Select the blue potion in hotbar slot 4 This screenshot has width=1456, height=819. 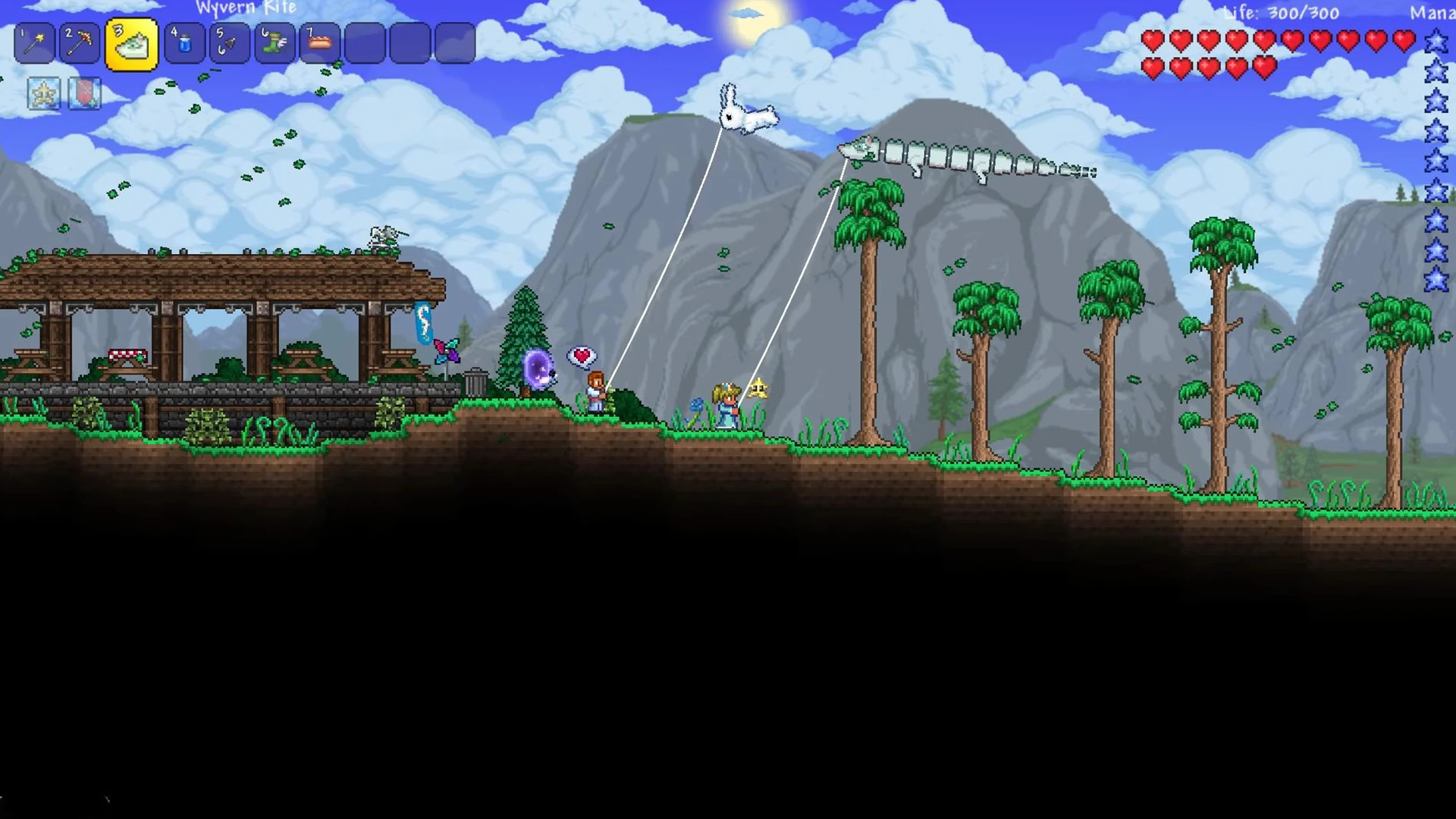182,43
